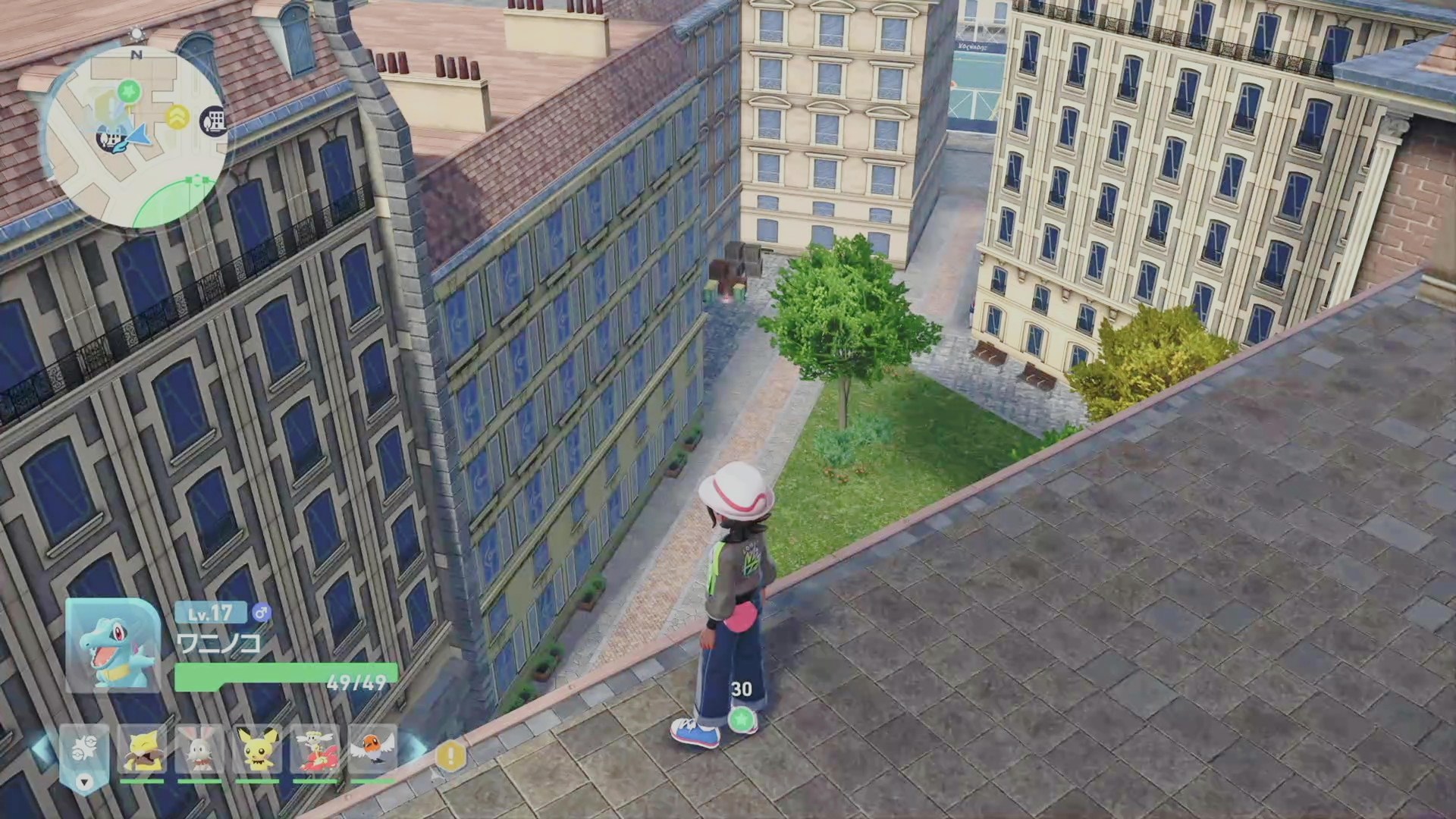Pick Flabébé from the party bar
This screenshot has height=819, width=1456.
[x=315, y=749]
